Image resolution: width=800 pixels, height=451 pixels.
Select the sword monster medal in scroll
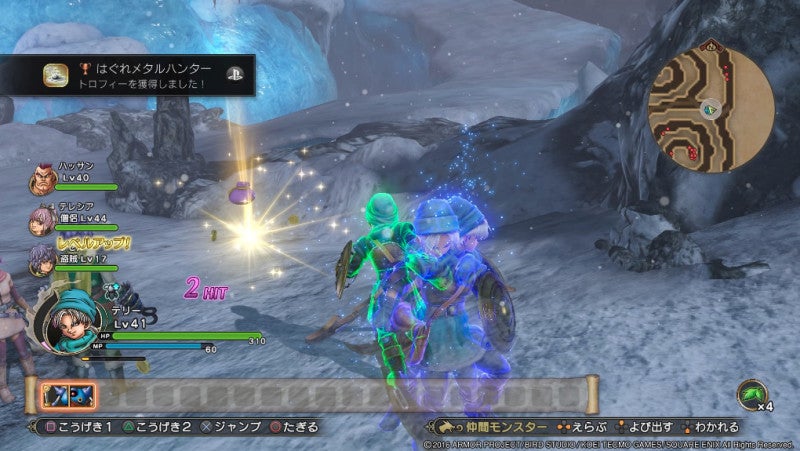tap(57, 396)
